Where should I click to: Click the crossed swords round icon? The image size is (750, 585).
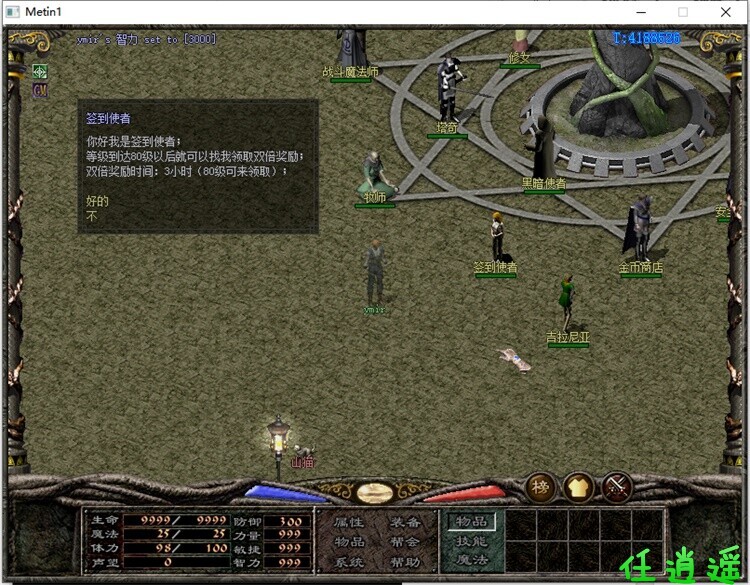tap(617, 487)
